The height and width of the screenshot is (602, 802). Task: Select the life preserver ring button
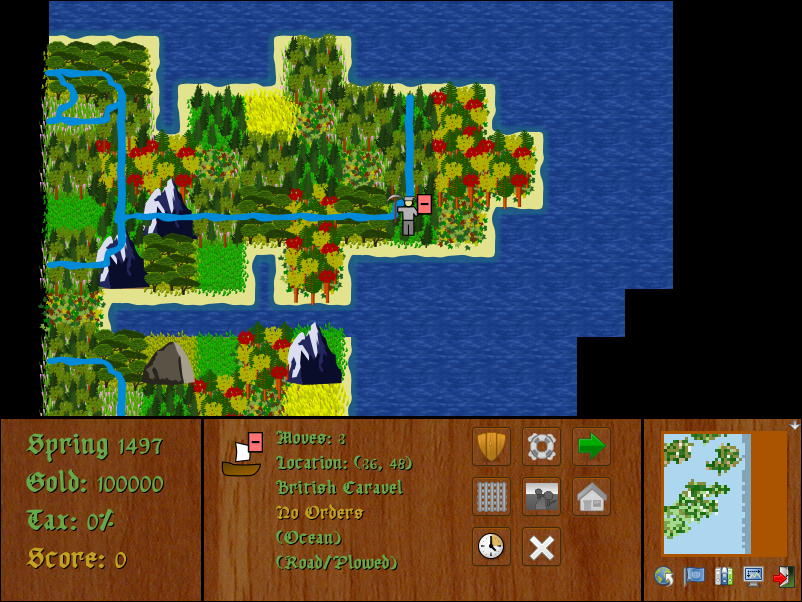541,446
